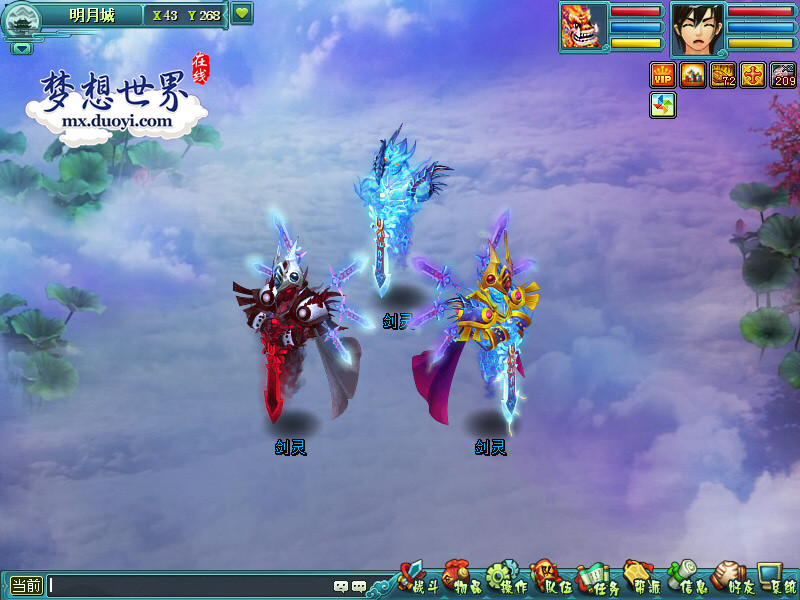Open the 信息 (Info) panel
The width and height of the screenshot is (800, 600).
pyautogui.click(x=685, y=580)
